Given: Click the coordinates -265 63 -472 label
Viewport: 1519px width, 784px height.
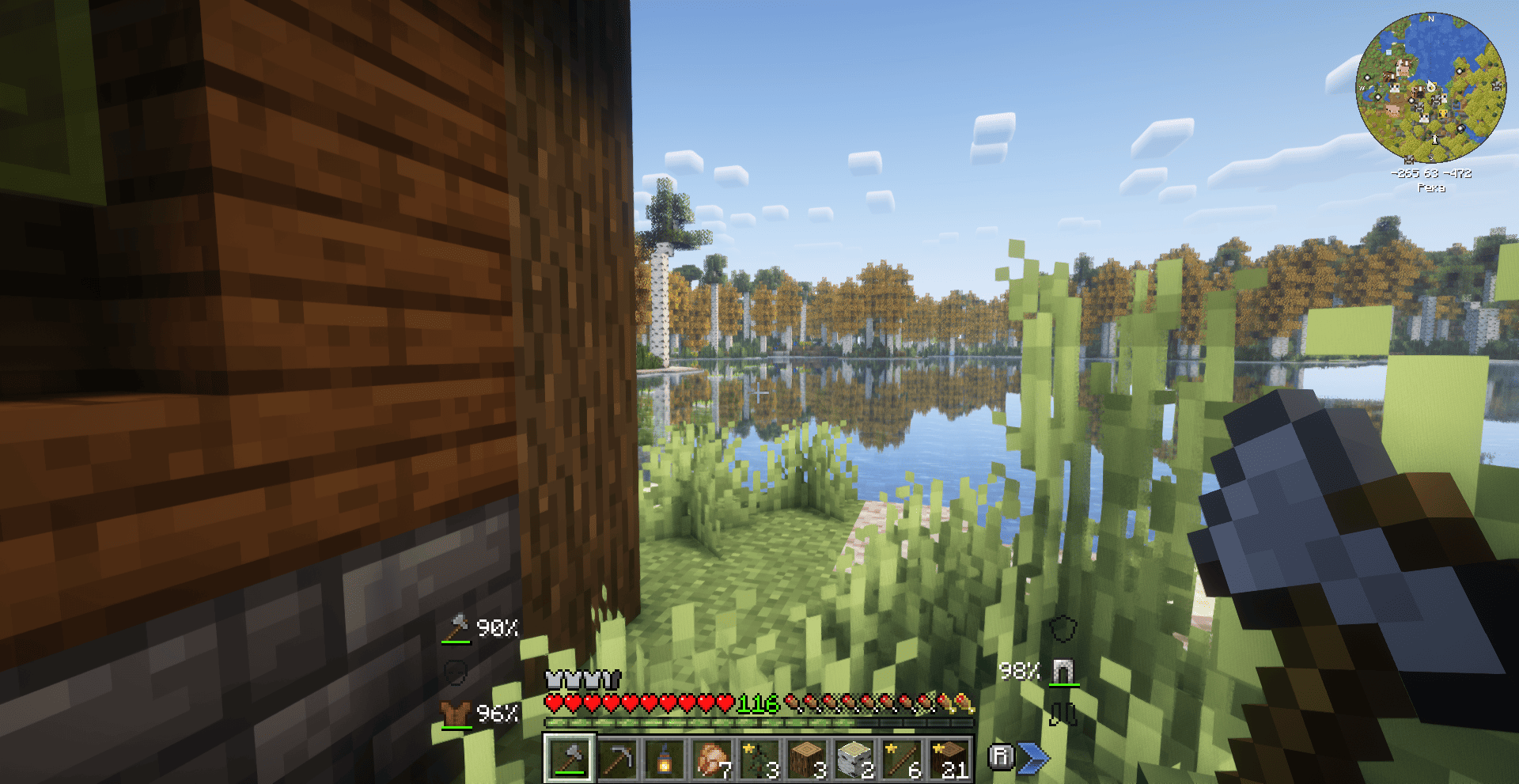Looking at the screenshot, I should (1431, 172).
